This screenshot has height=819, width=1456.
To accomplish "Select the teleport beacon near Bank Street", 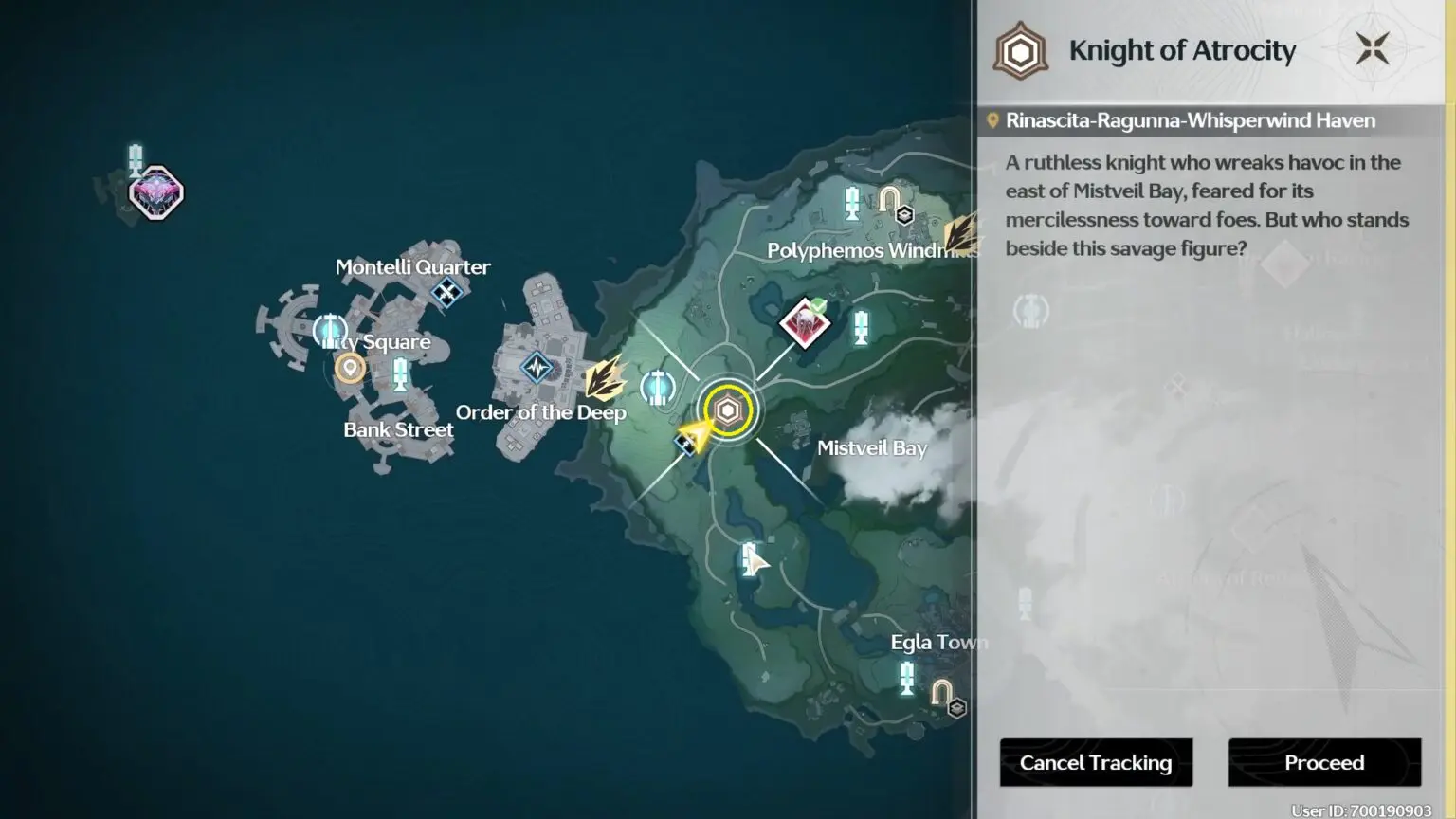I will click(400, 373).
